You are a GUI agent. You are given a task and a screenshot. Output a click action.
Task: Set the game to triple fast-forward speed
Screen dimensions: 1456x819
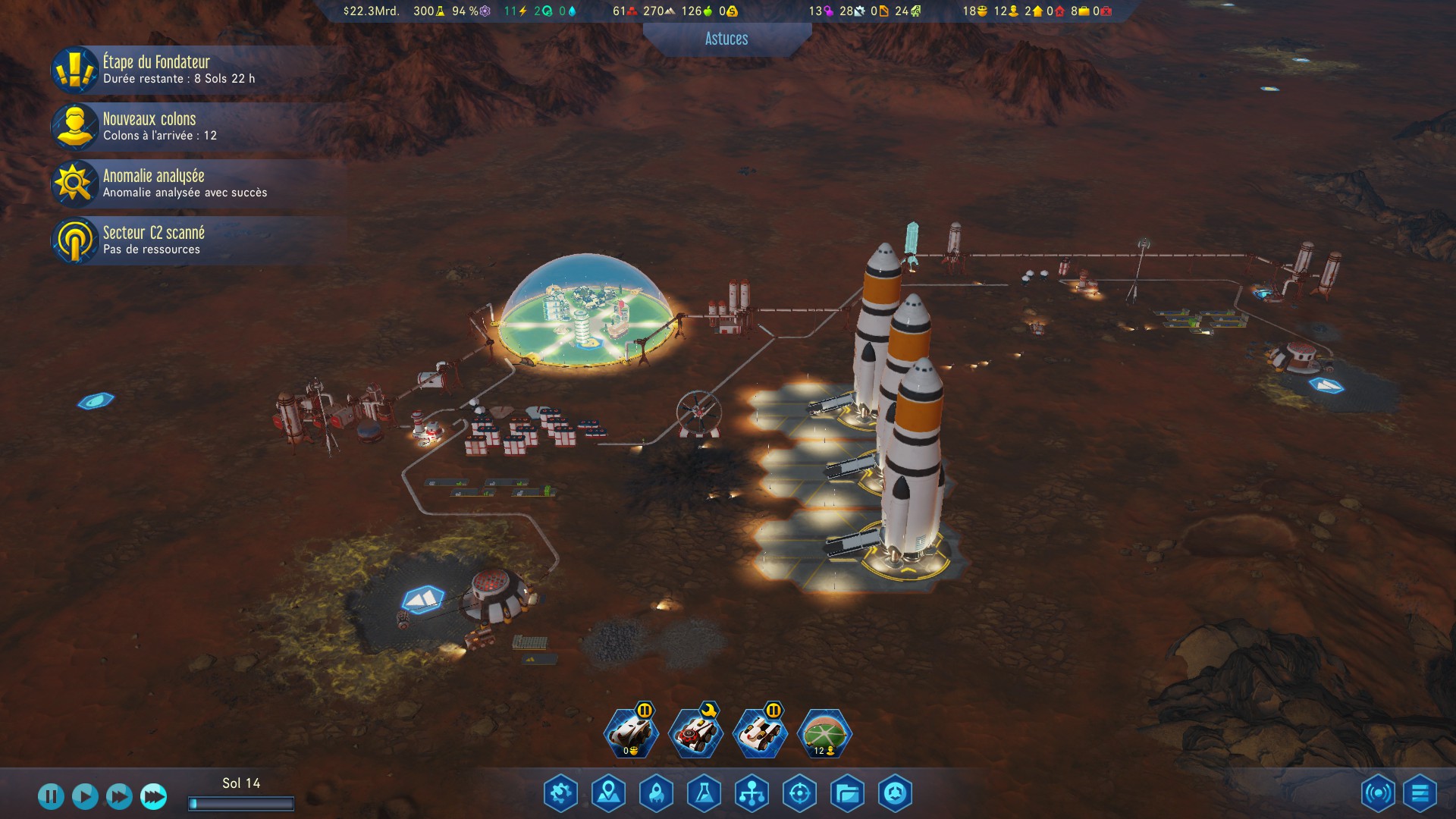pyautogui.click(x=153, y=796)
